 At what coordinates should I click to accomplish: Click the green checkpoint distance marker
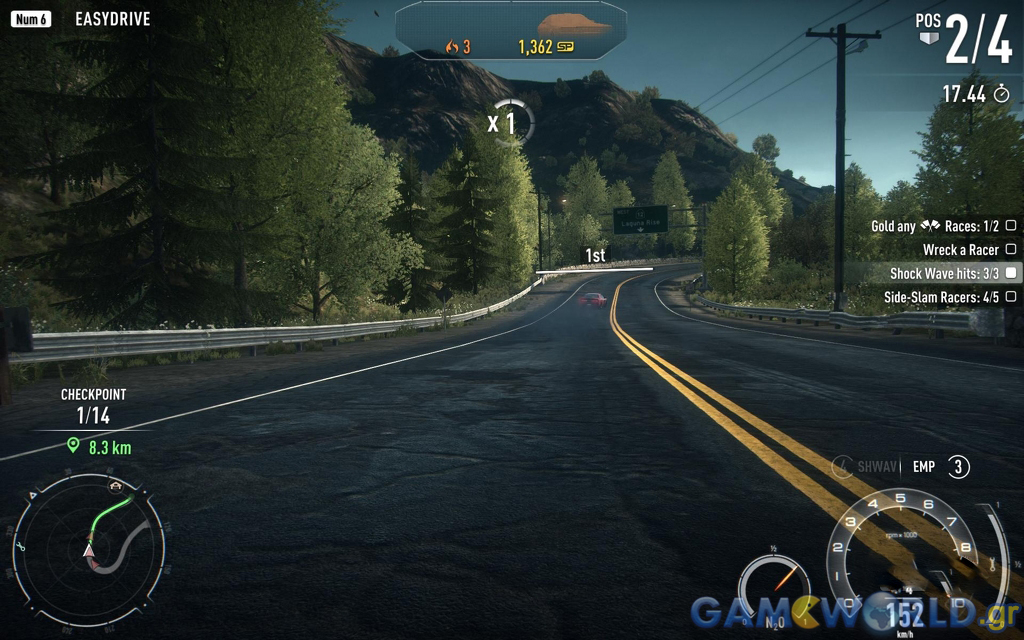point(99,448)
